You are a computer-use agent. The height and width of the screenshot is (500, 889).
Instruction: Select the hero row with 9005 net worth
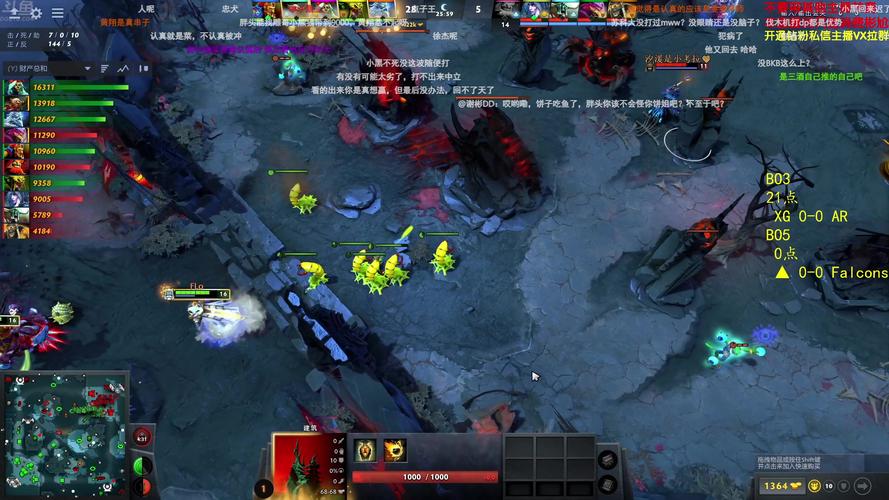[60, 199]
